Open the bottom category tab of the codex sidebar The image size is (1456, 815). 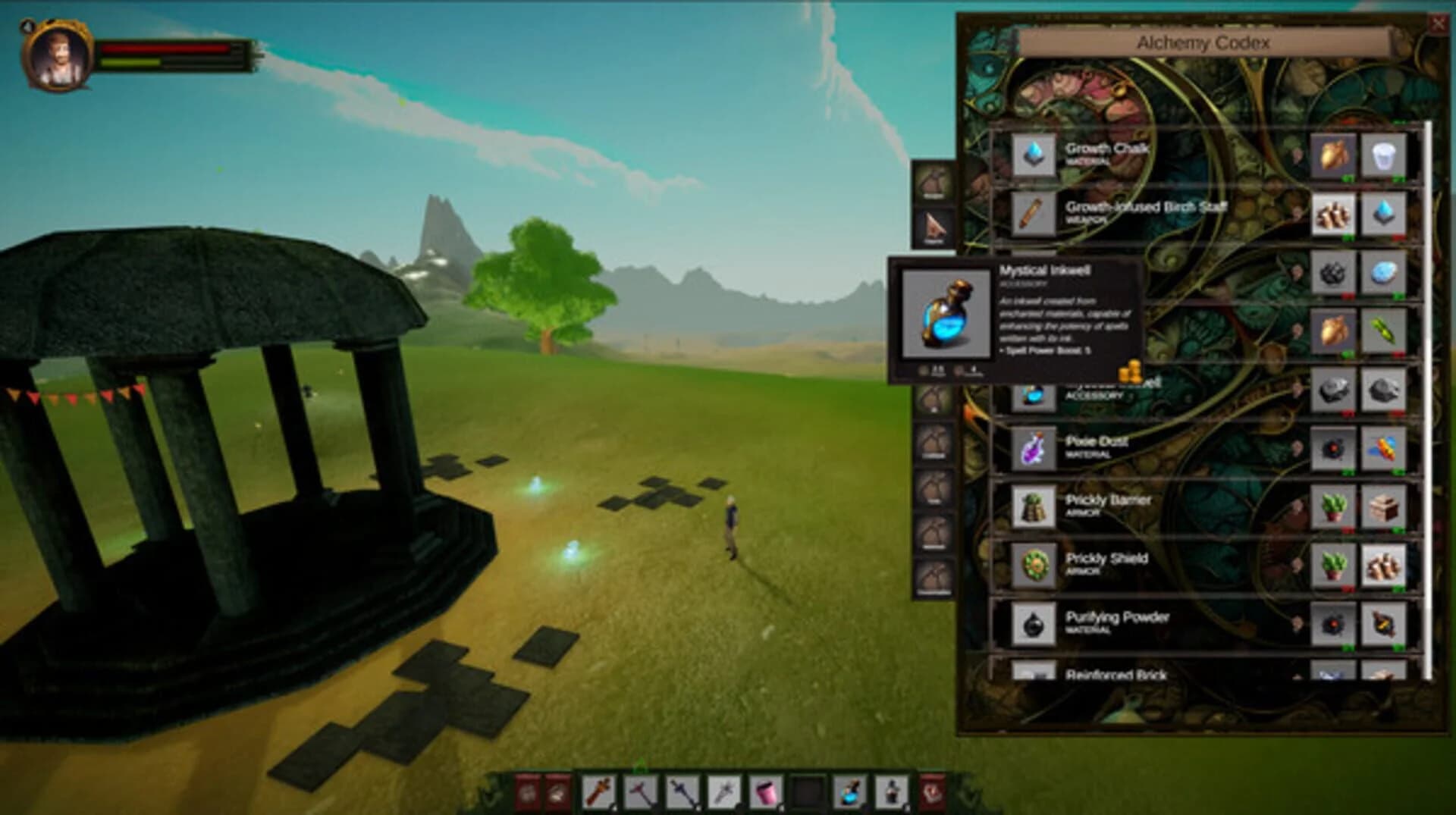[934, 576]
